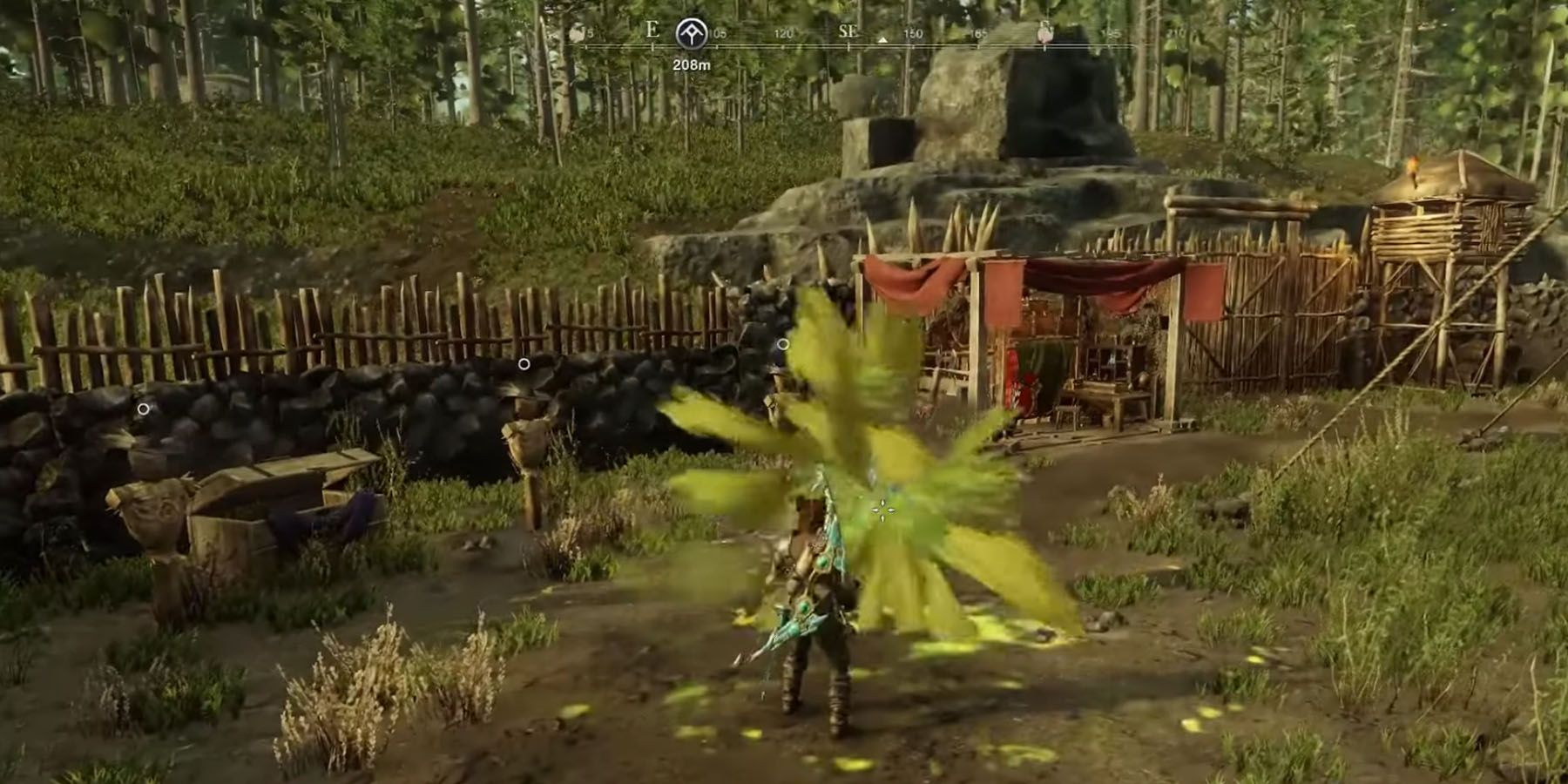Expand the E heading marker on the compass

point(652,31)
